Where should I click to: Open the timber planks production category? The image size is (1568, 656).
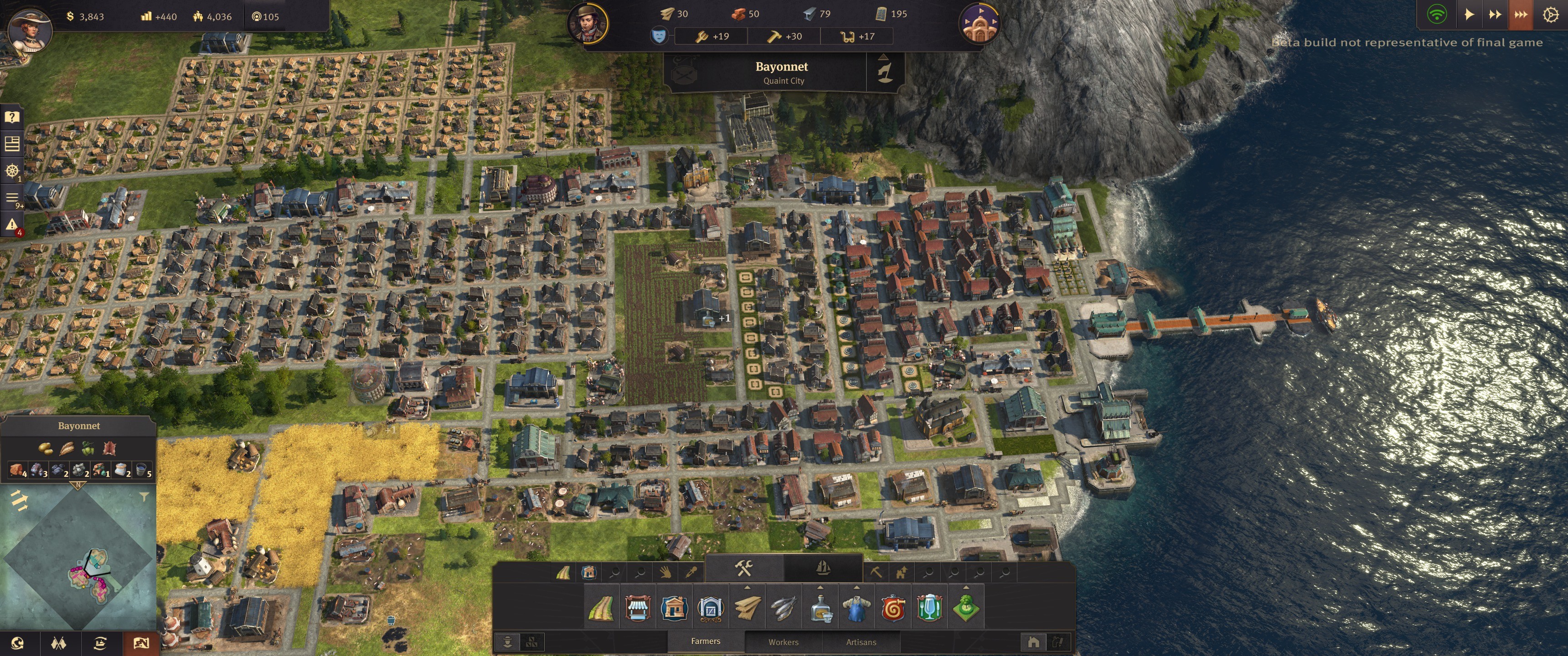click(747, 608)
